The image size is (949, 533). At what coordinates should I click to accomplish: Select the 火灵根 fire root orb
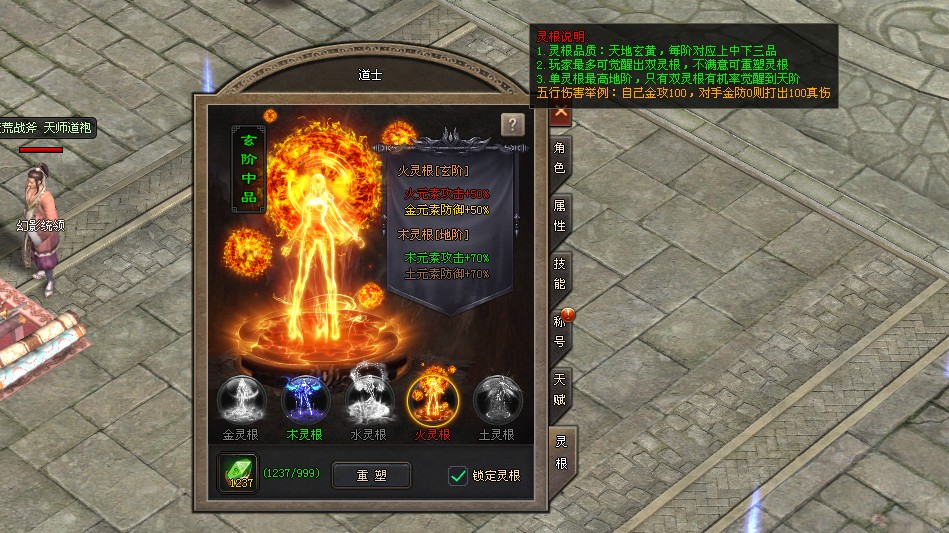[x=432, y=400]
